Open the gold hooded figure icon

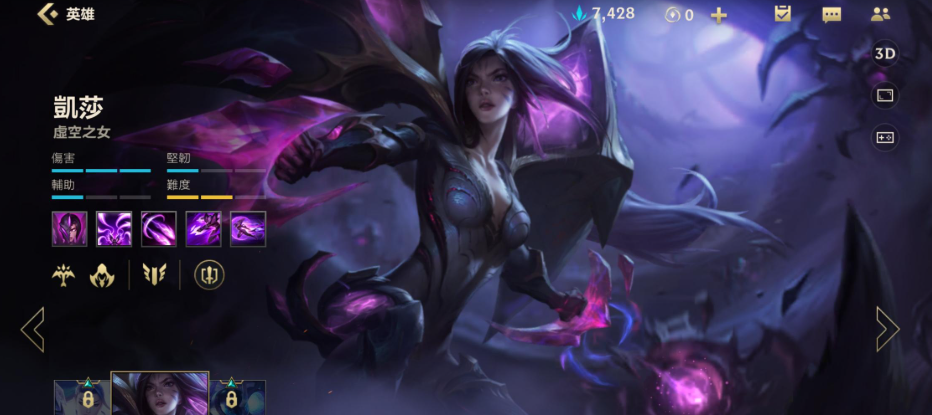[x=102, y=275]
